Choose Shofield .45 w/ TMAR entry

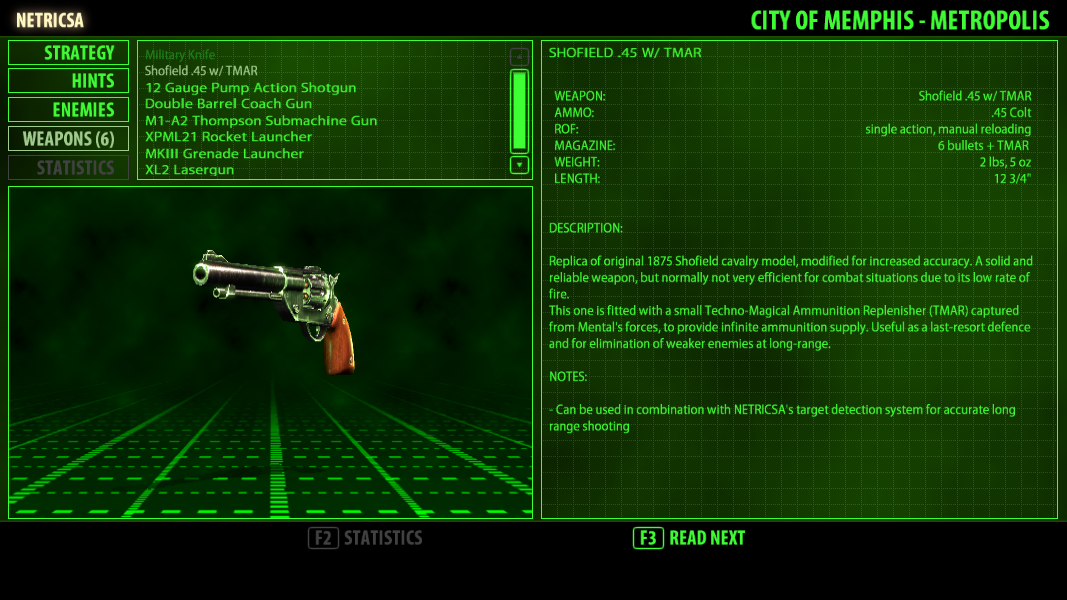(x=201, y=71)
